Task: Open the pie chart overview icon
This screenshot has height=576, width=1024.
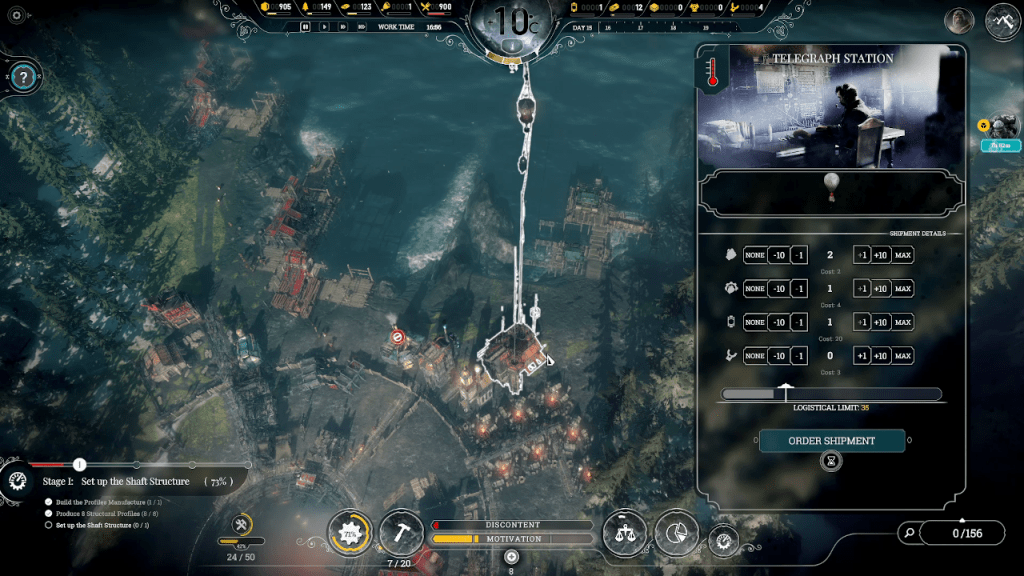Action: [677, 533]
